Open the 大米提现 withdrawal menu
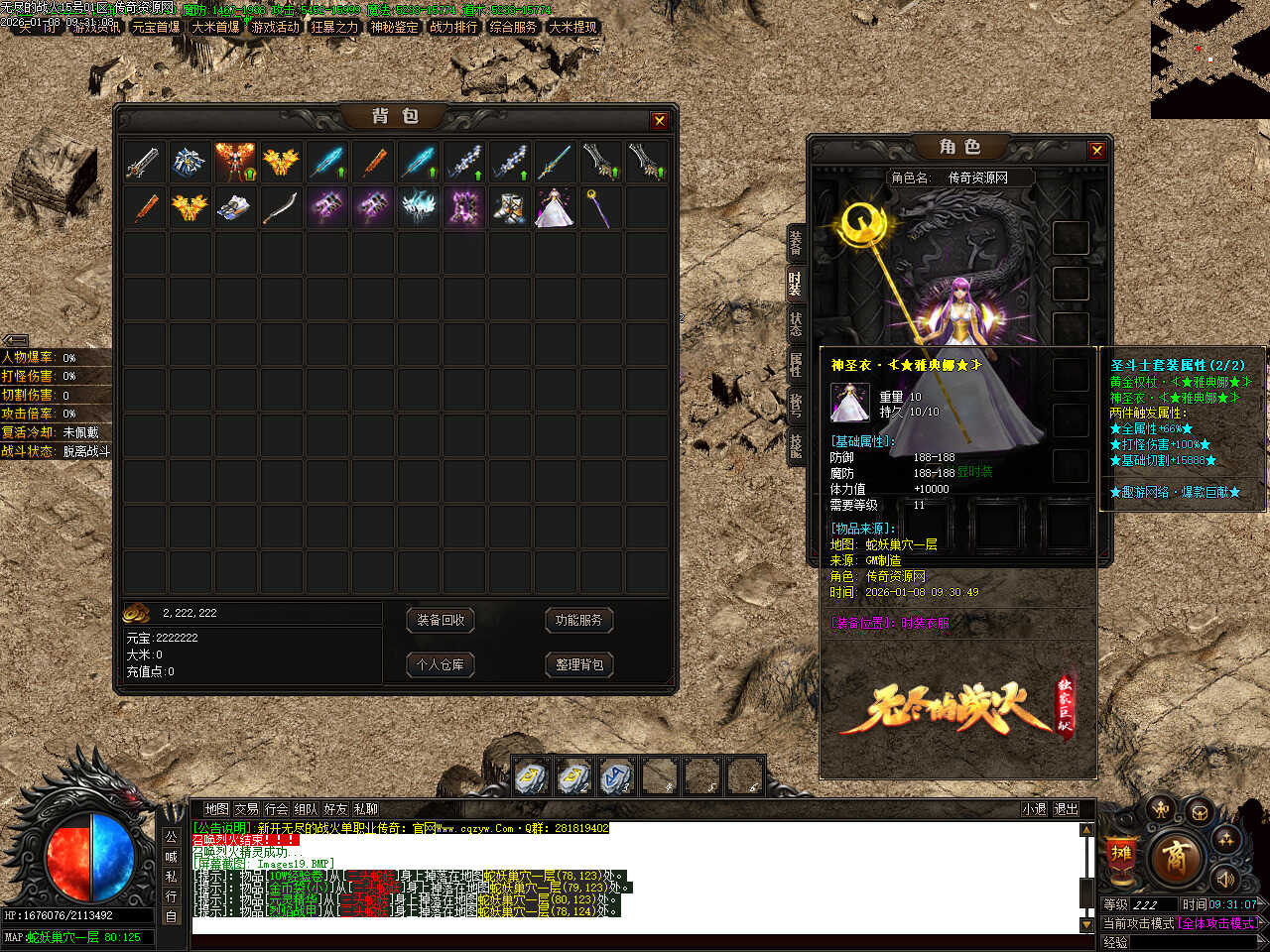Image resolution: width=1270 pixels, height=952 pixels. point(572,28)
